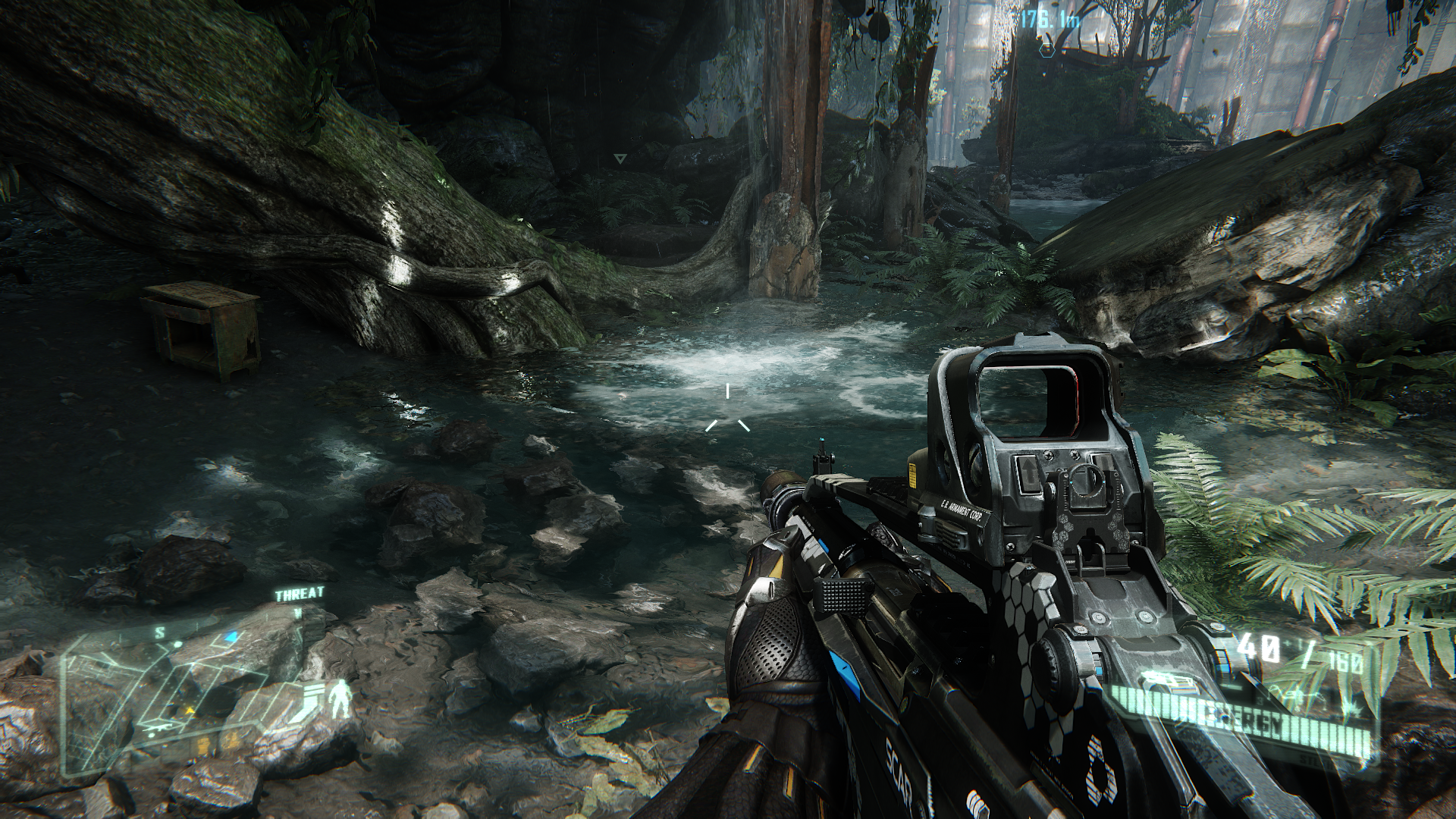
Task: Select the yellow triangle minimap marker
Action: click(190, 711)
